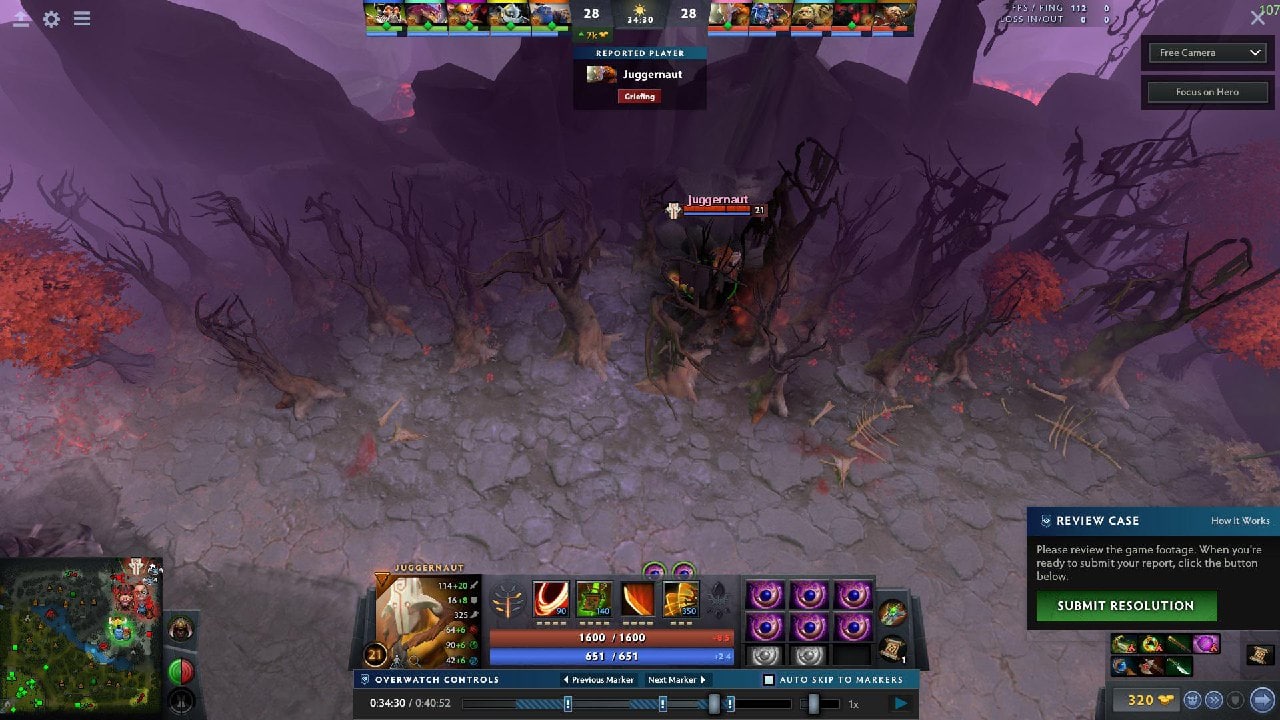Click the Focus on Hero button
The height and width of the screenshot is (720, 1280).
1207,92
